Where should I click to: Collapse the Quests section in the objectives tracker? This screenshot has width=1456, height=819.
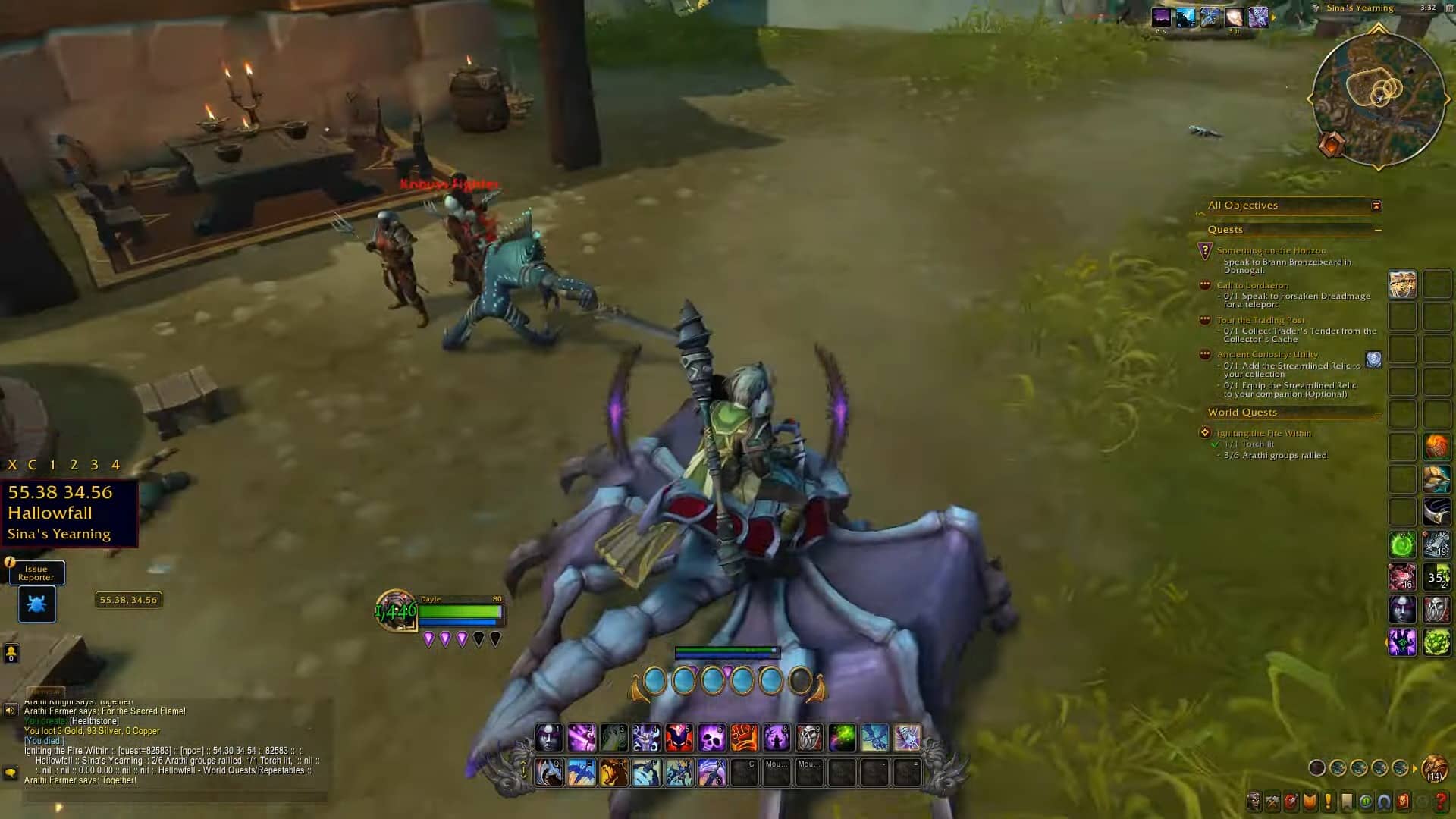[1378, 230]
